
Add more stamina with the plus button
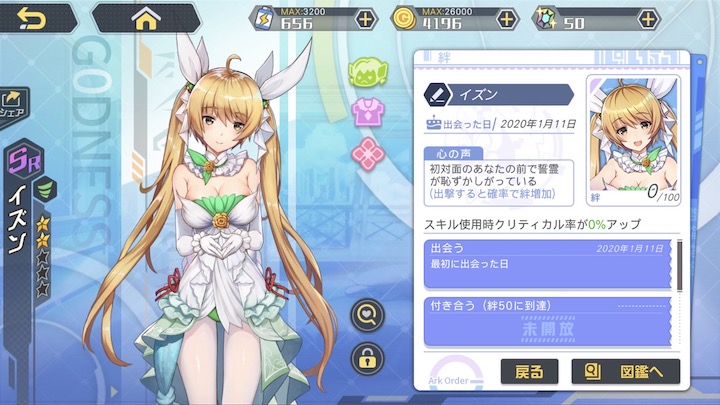pyautogui.click(x=366, y=19)
